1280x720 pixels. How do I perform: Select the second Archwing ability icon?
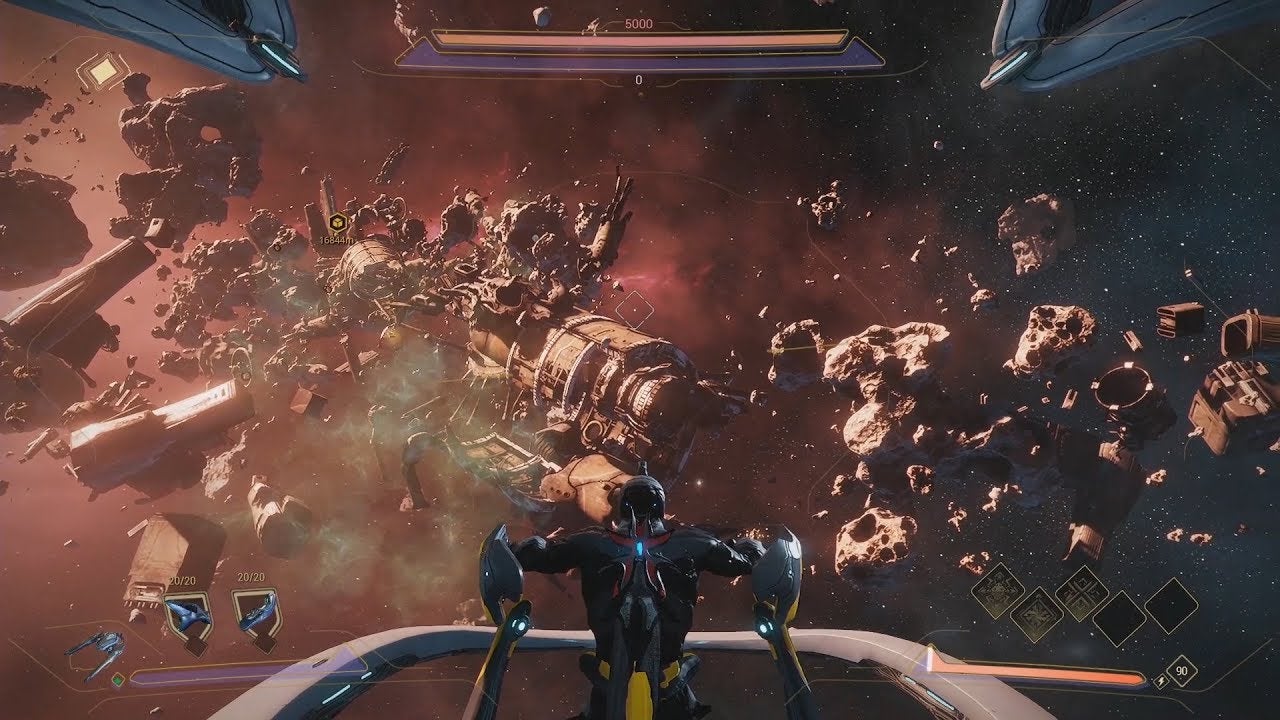(x=1038, y=613)
